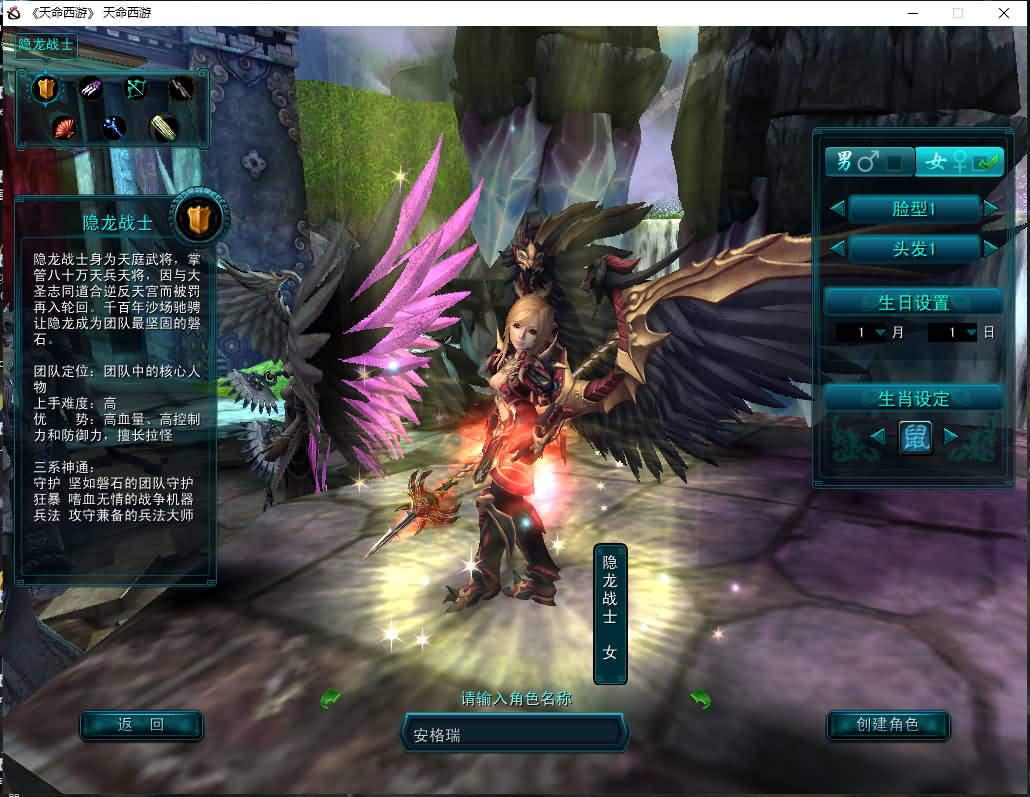The height and width of the screenshot is (797, 1030).
Task: Close the game window
Action: [x=1004, y=13]
